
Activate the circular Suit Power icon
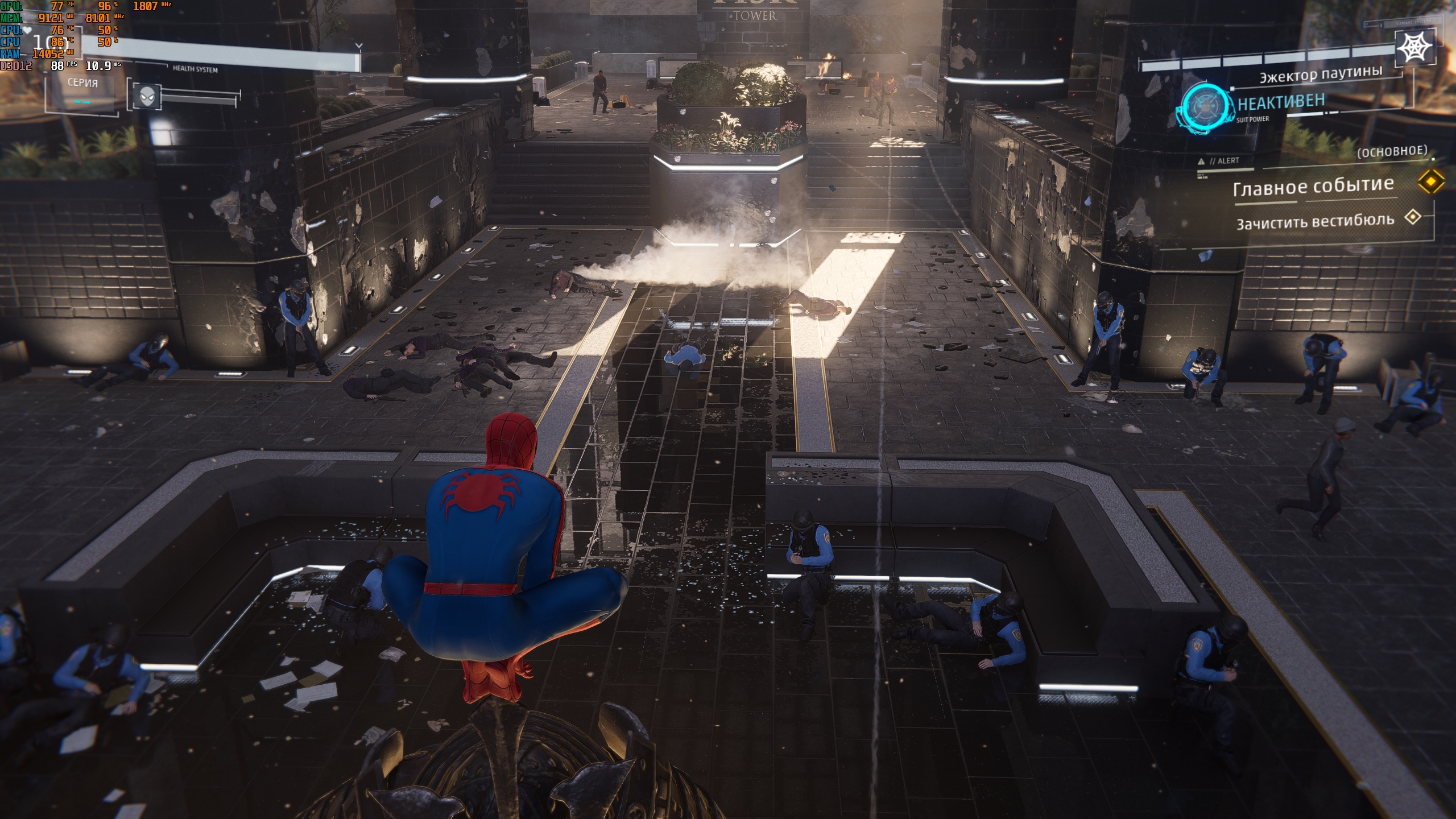pyautogui.click(x=1203, y=107)
